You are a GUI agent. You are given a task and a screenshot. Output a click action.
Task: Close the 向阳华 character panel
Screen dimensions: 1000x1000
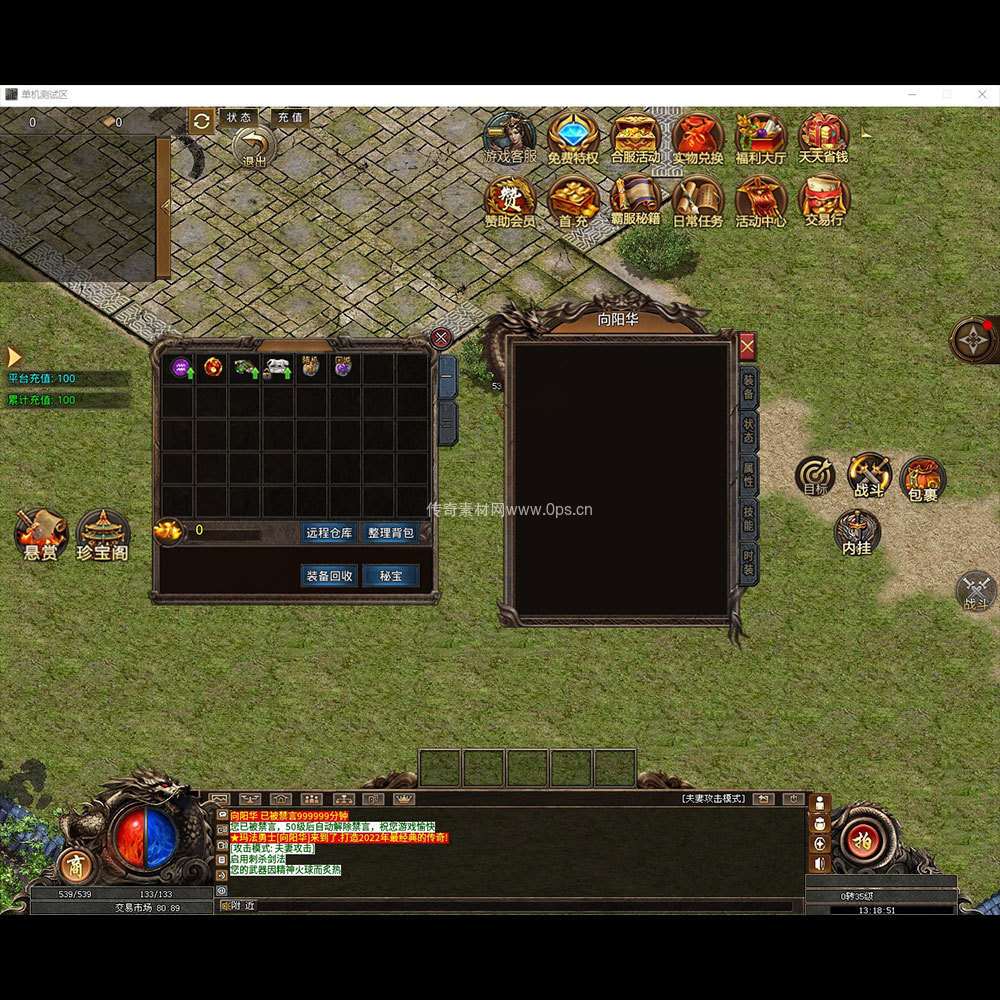[747, 347]
